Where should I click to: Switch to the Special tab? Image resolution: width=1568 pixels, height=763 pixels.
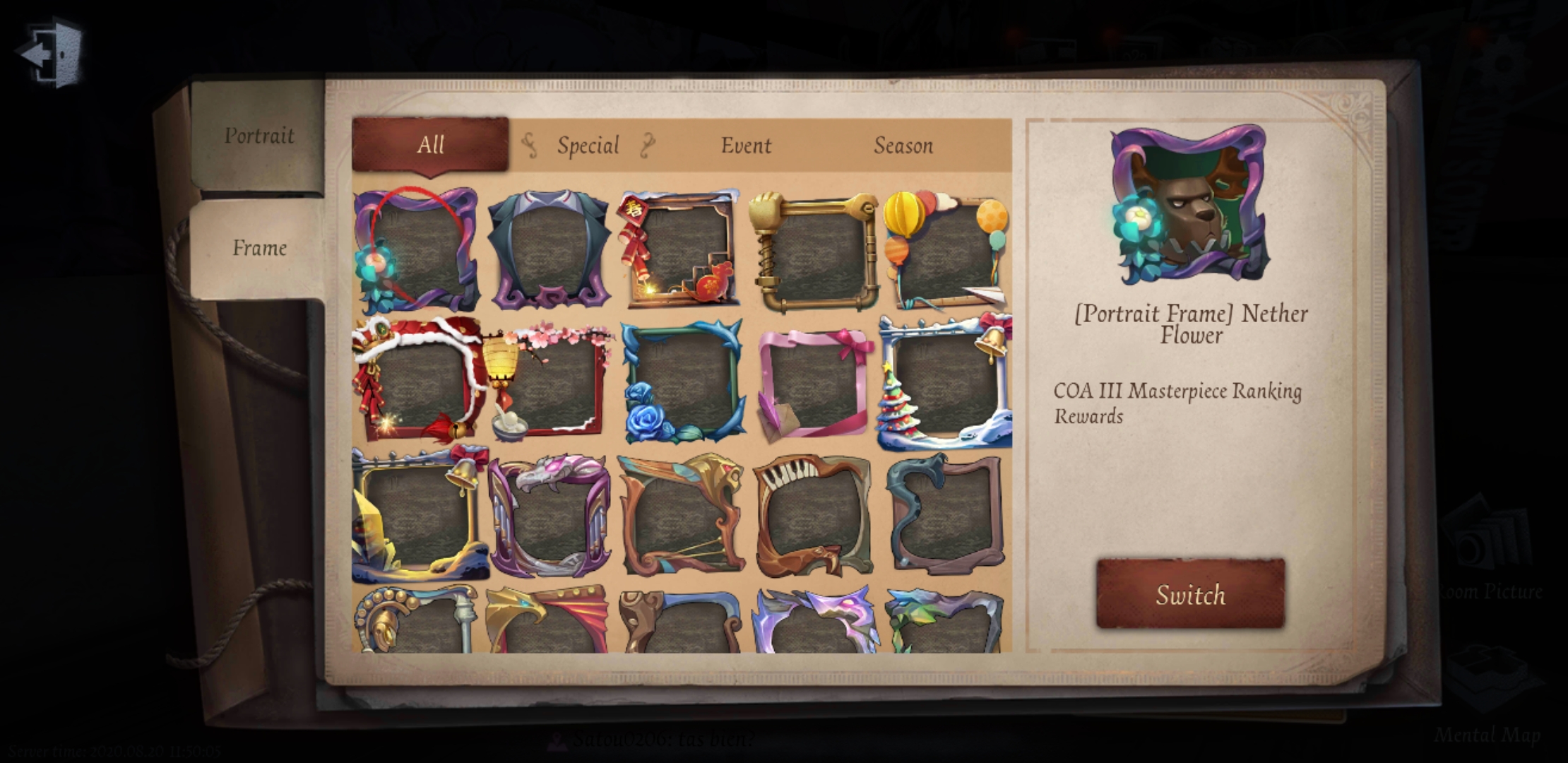pos(588,146)
